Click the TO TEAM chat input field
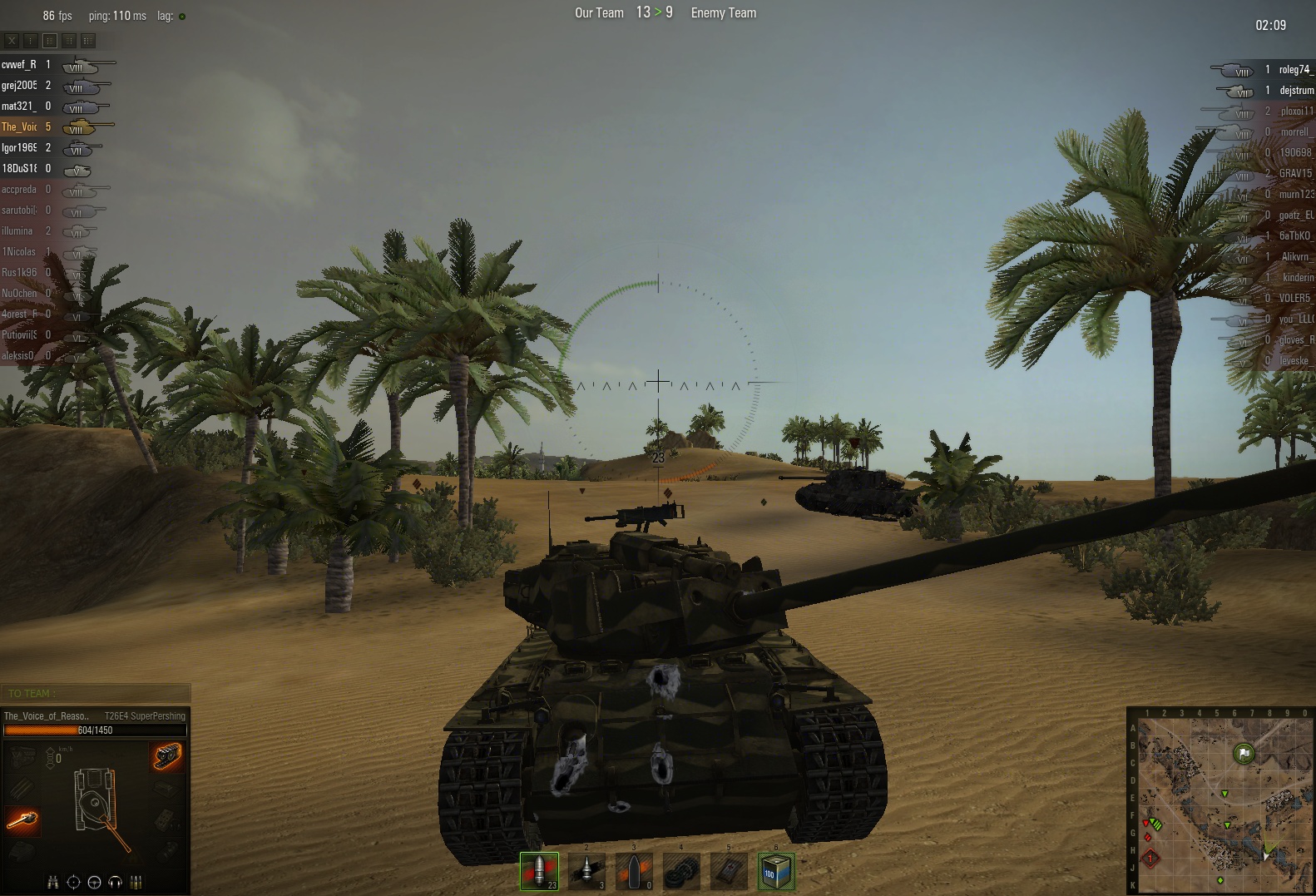The width and height of the screenshot is (1316, 896). 96,693
